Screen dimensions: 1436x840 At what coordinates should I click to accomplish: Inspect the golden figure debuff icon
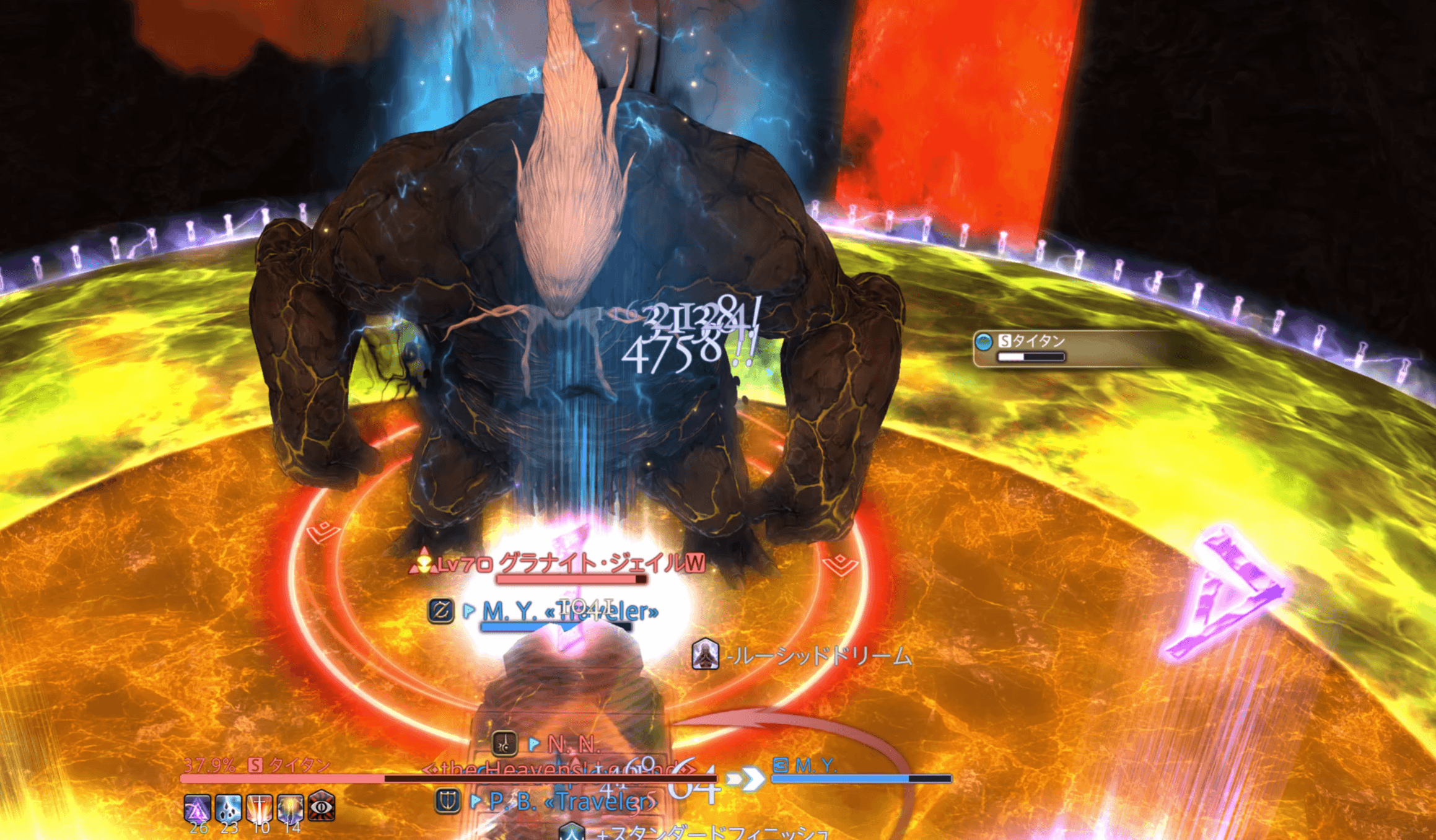click(x=290, y=808)
